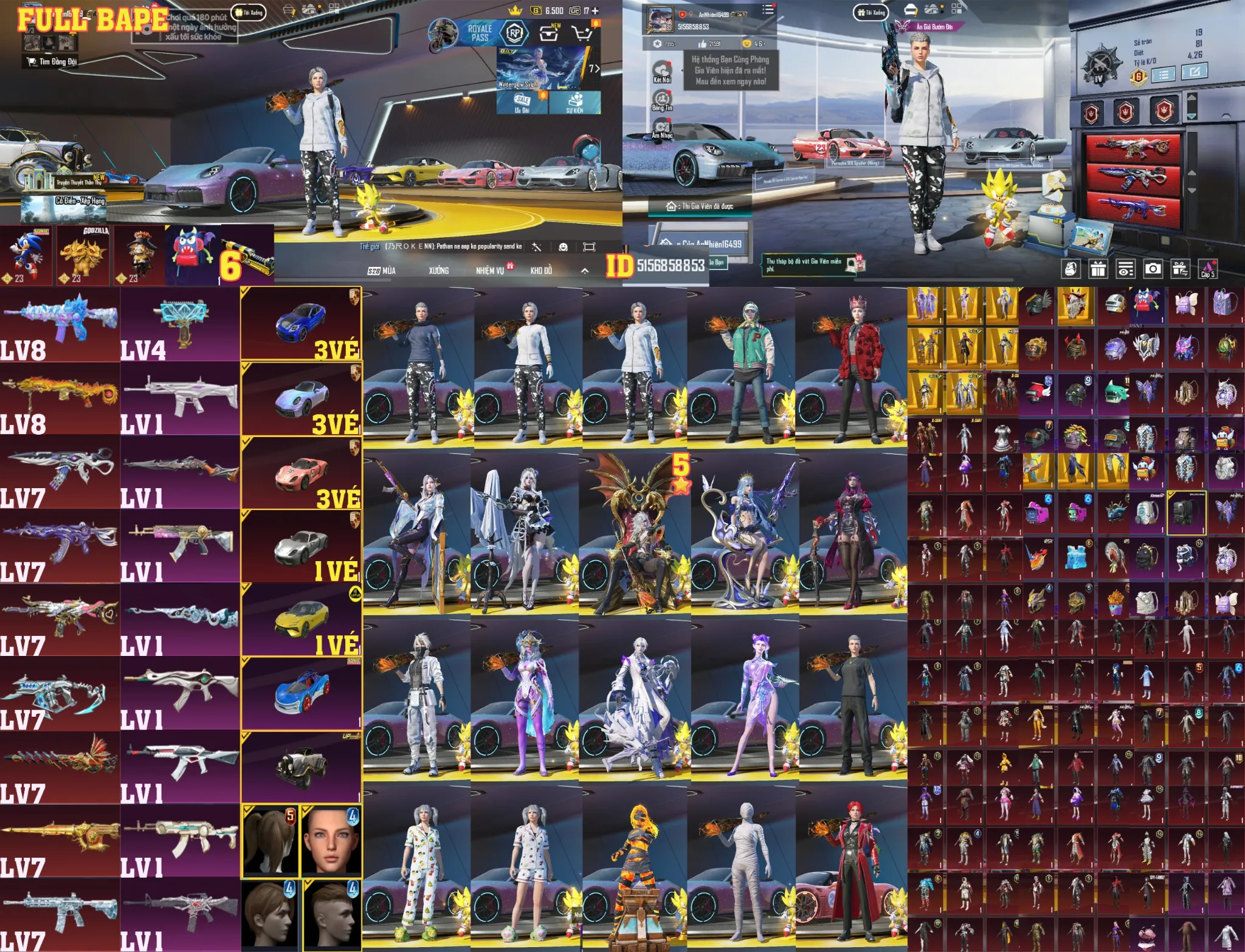Open the quick chat wand icon
The height and width of the screenshot is (952, 1245).
click(536, 247)
